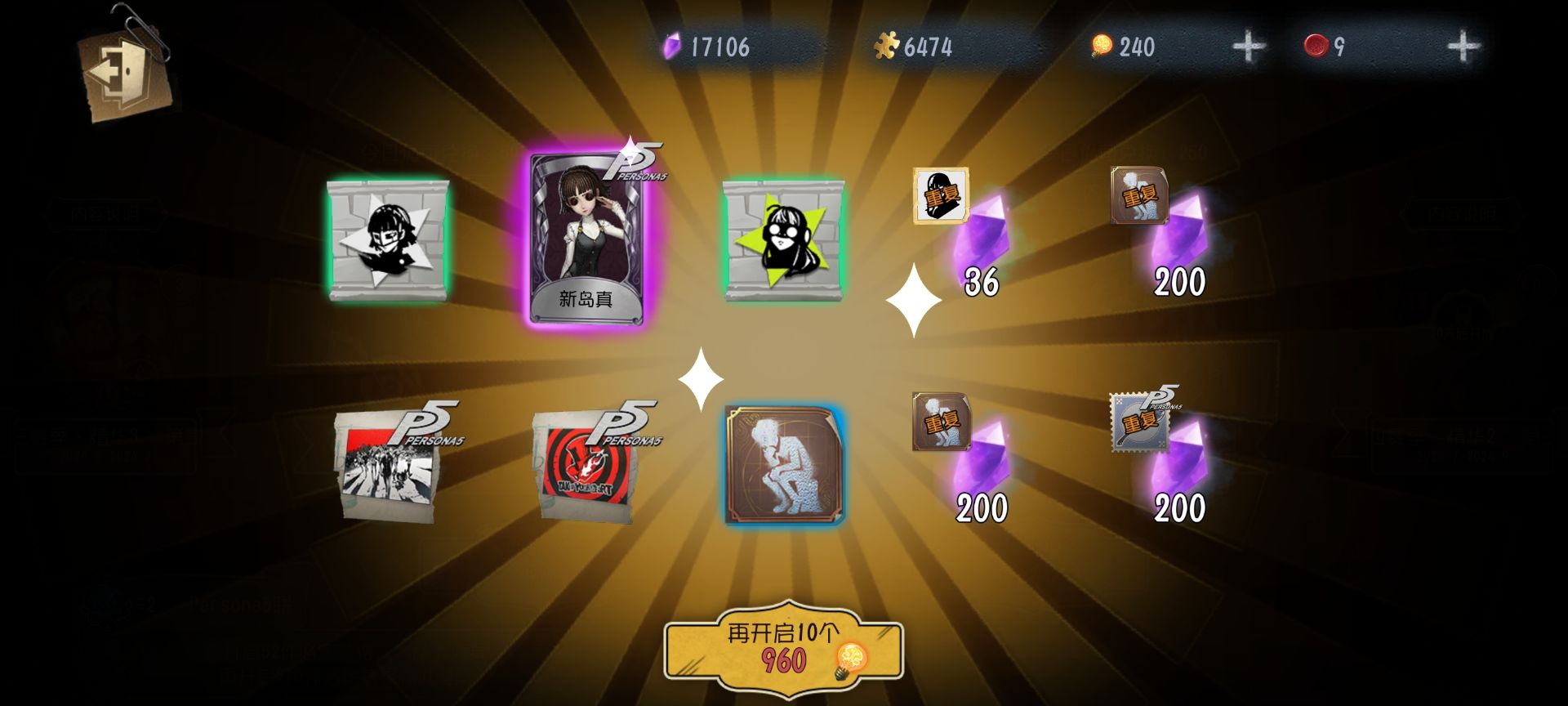Viewport: 1568px width, 706px height.
Task: Add more inspiration currency with plus button
Action: [x=1249, y=47]
